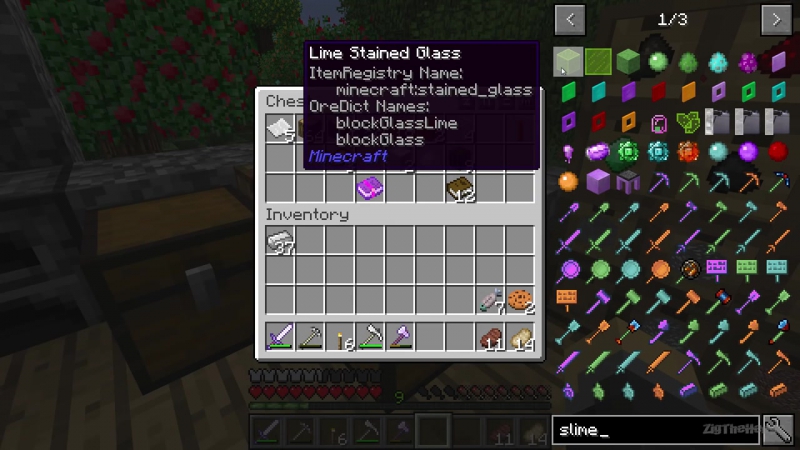Pick the green slime block with border
800x450 pixels.
pos(599,62)
